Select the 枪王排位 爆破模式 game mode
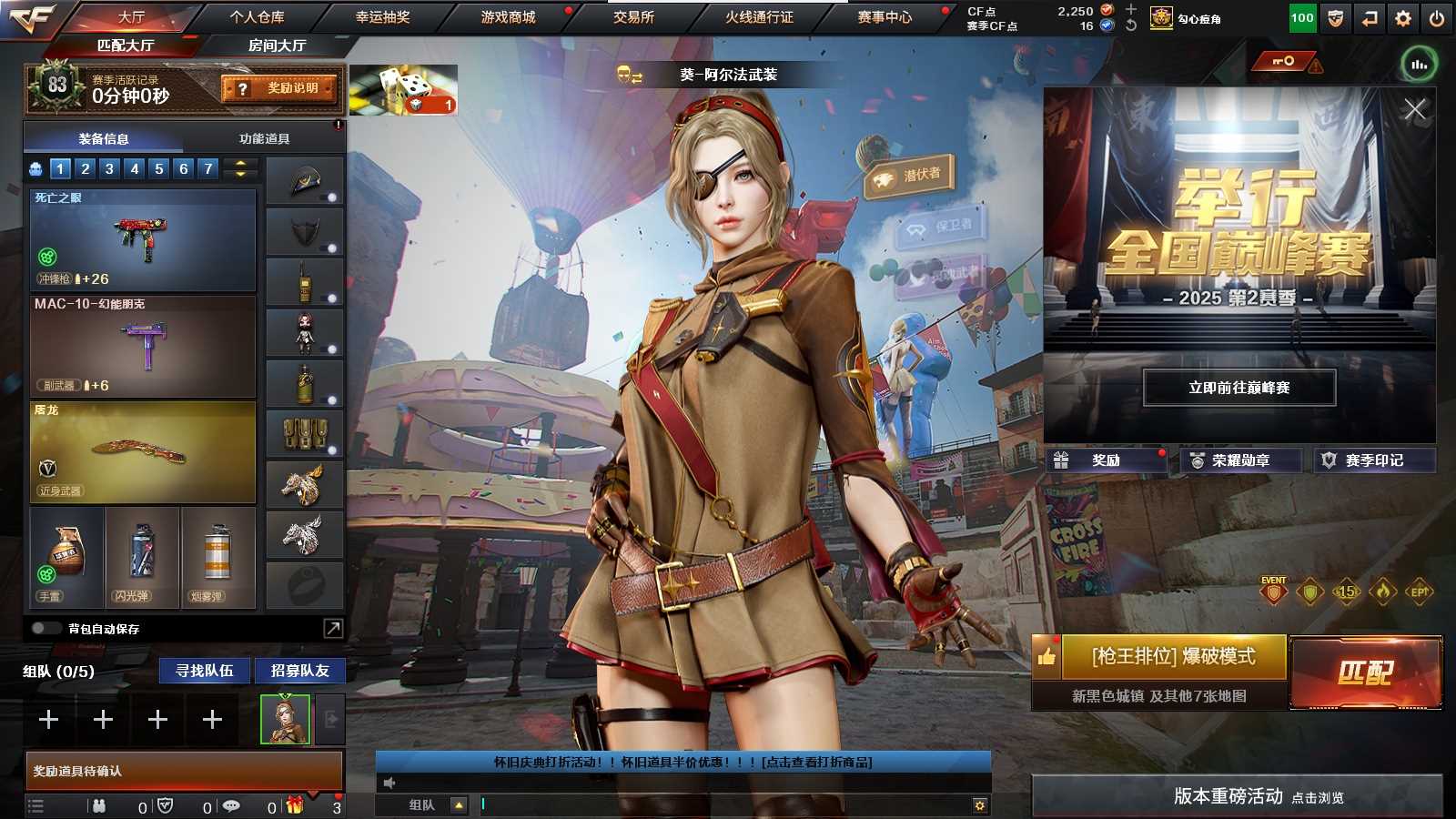 click(1173, 656)
